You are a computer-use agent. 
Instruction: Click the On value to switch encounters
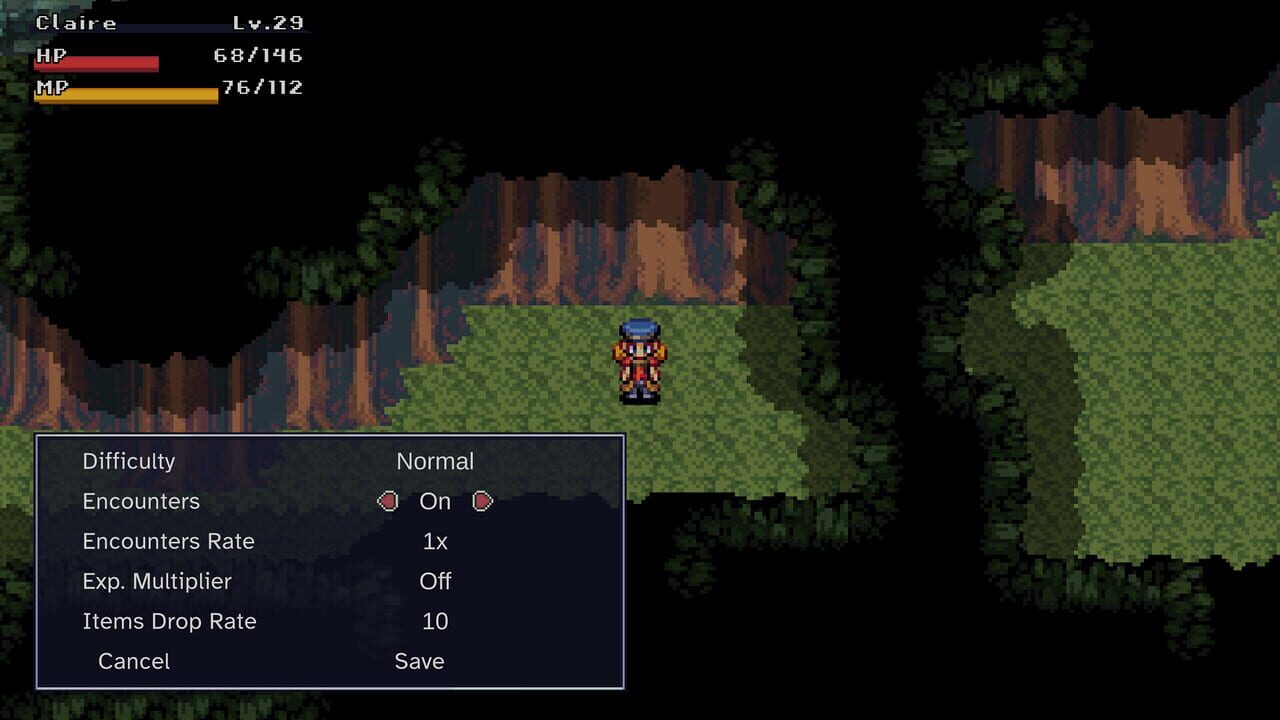(x=435, y=501)
